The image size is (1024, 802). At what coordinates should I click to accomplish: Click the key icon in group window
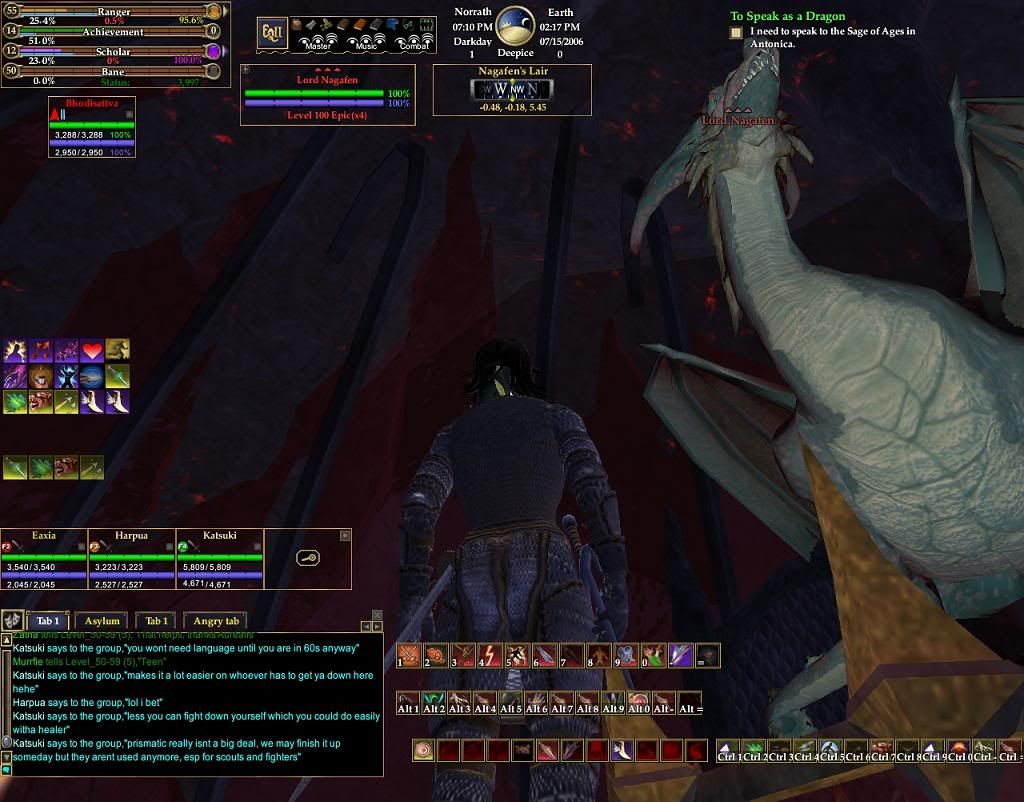coord(308,557)
